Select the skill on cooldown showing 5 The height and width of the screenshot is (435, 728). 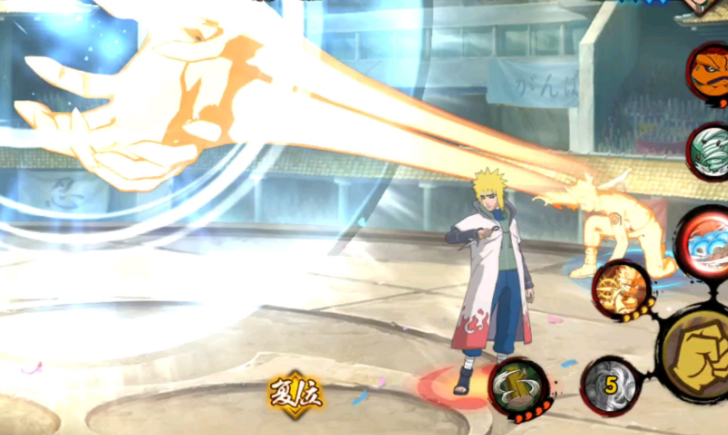(x=609, y=385)
